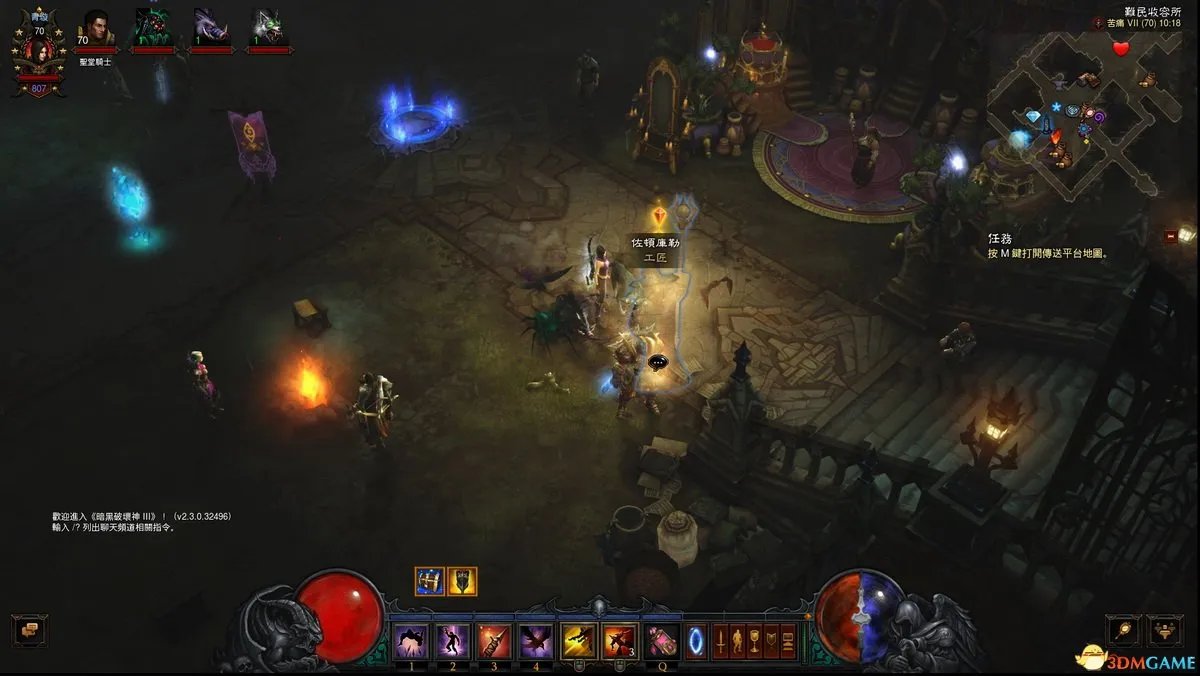1200x676 pixels.
Task: Open the sword skills menu button
Action: (x=720, y=640)
